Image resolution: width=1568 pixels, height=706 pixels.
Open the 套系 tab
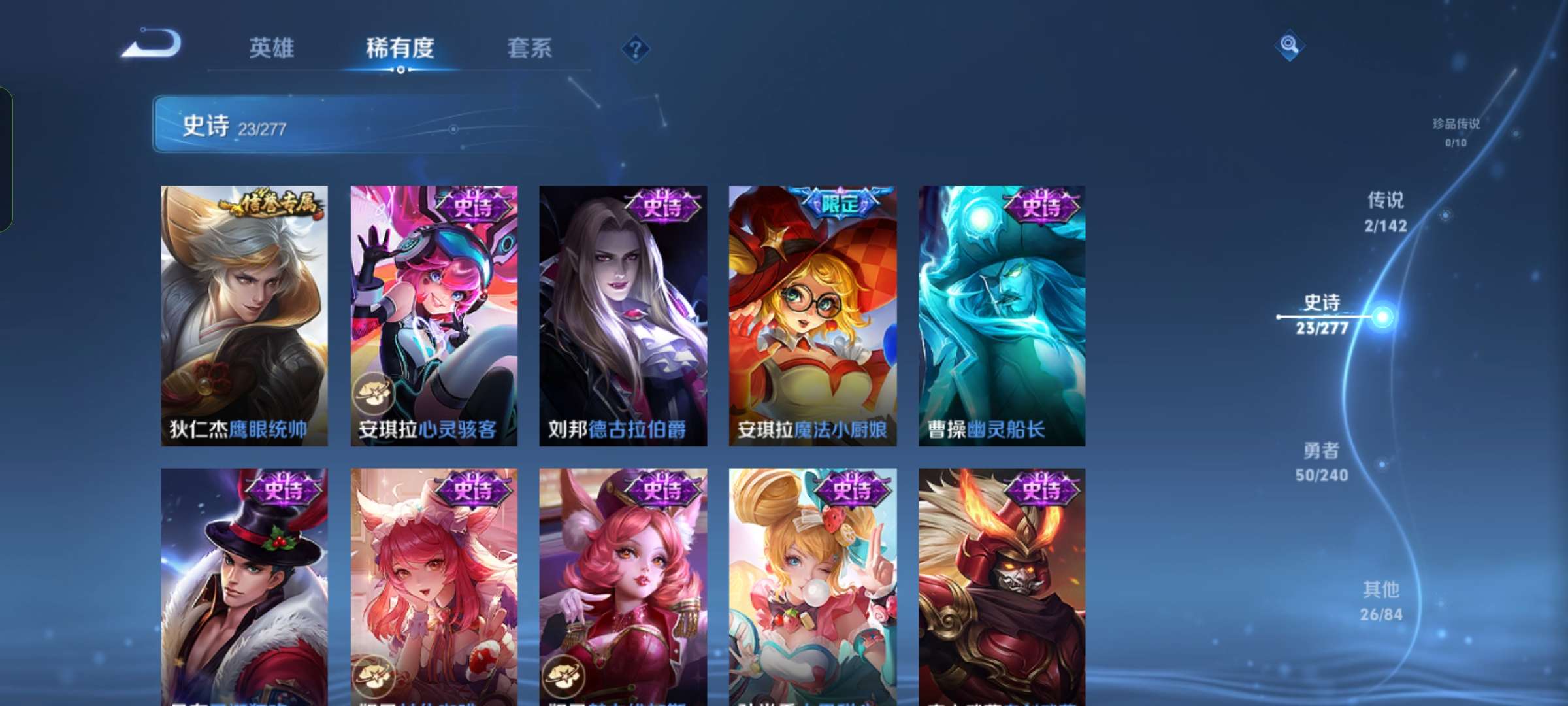point(530,47)
